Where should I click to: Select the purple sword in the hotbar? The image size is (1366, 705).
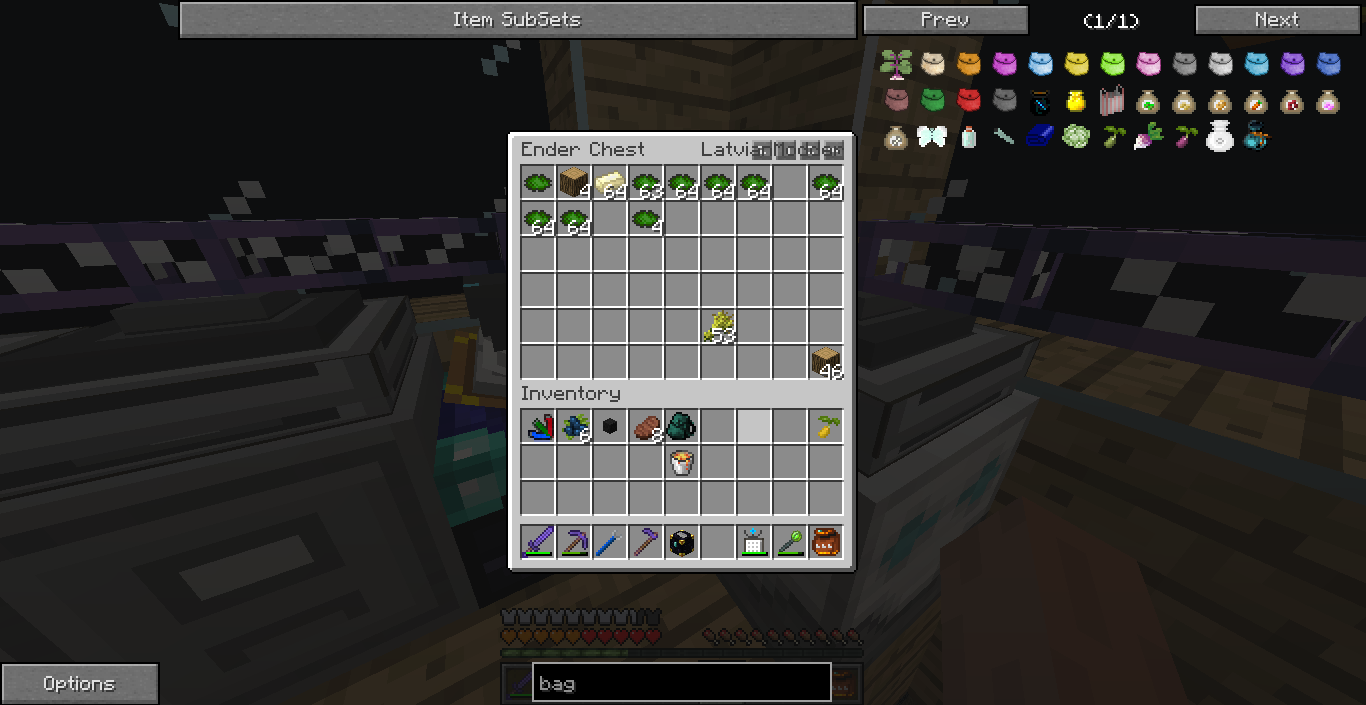(538, 543)
